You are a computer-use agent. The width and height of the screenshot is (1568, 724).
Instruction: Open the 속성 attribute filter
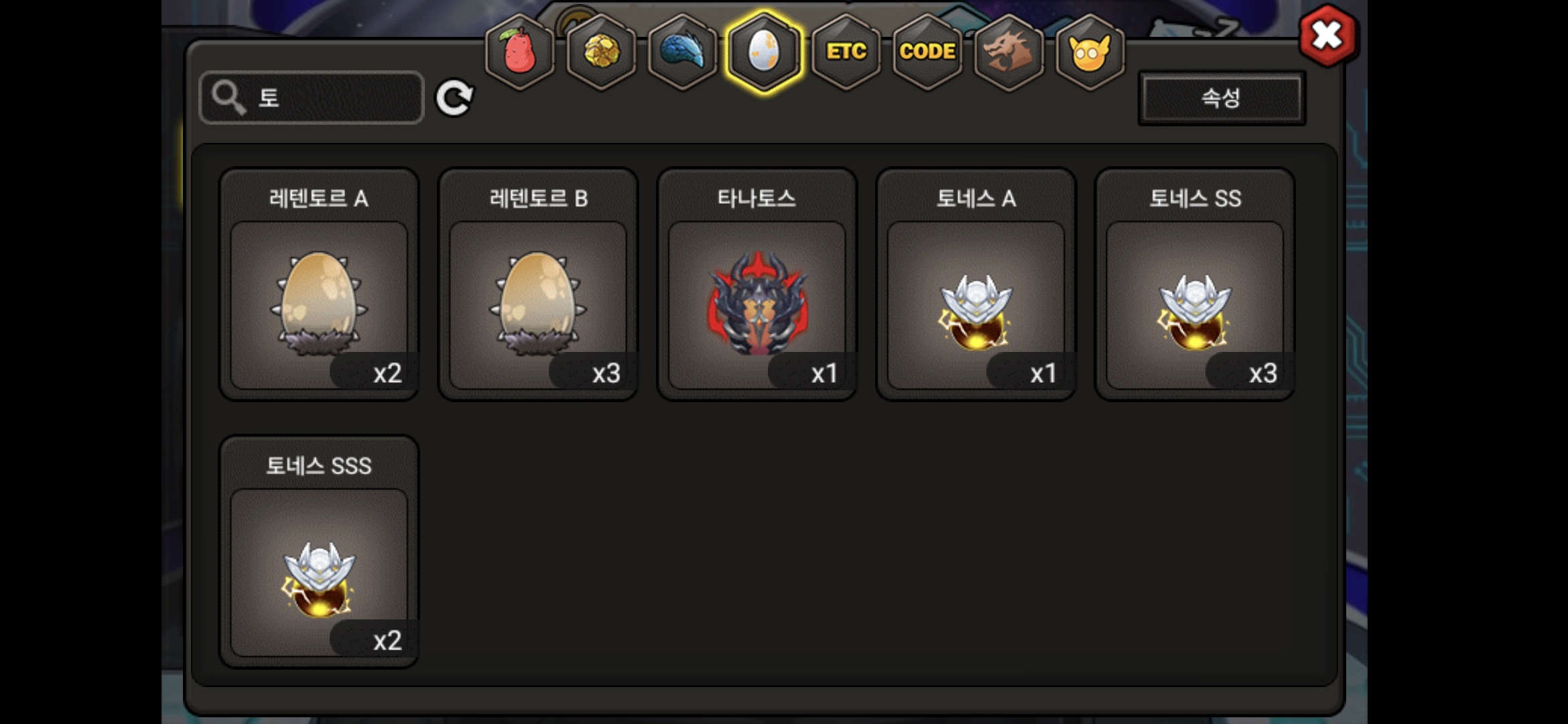pyautogui.click(x=1221, y=98)
